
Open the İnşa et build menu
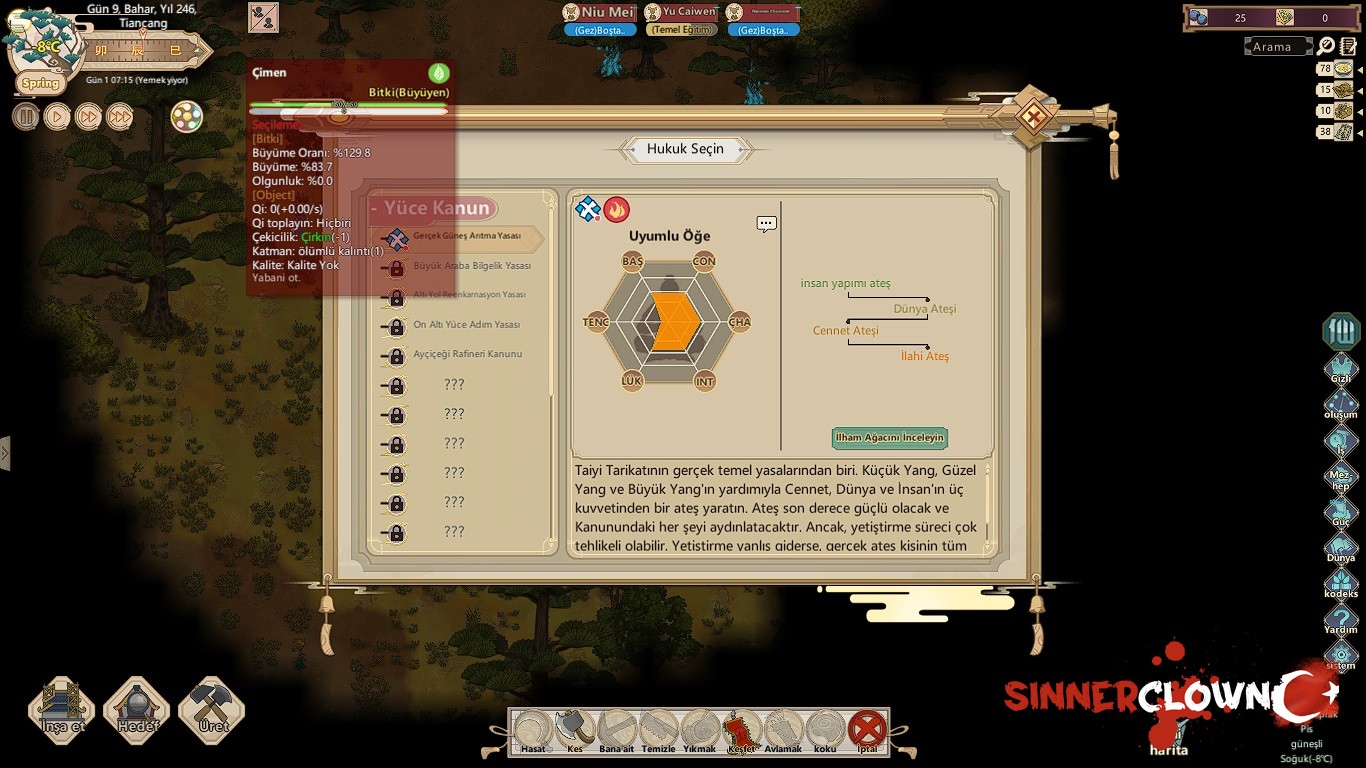coord(62,710)
